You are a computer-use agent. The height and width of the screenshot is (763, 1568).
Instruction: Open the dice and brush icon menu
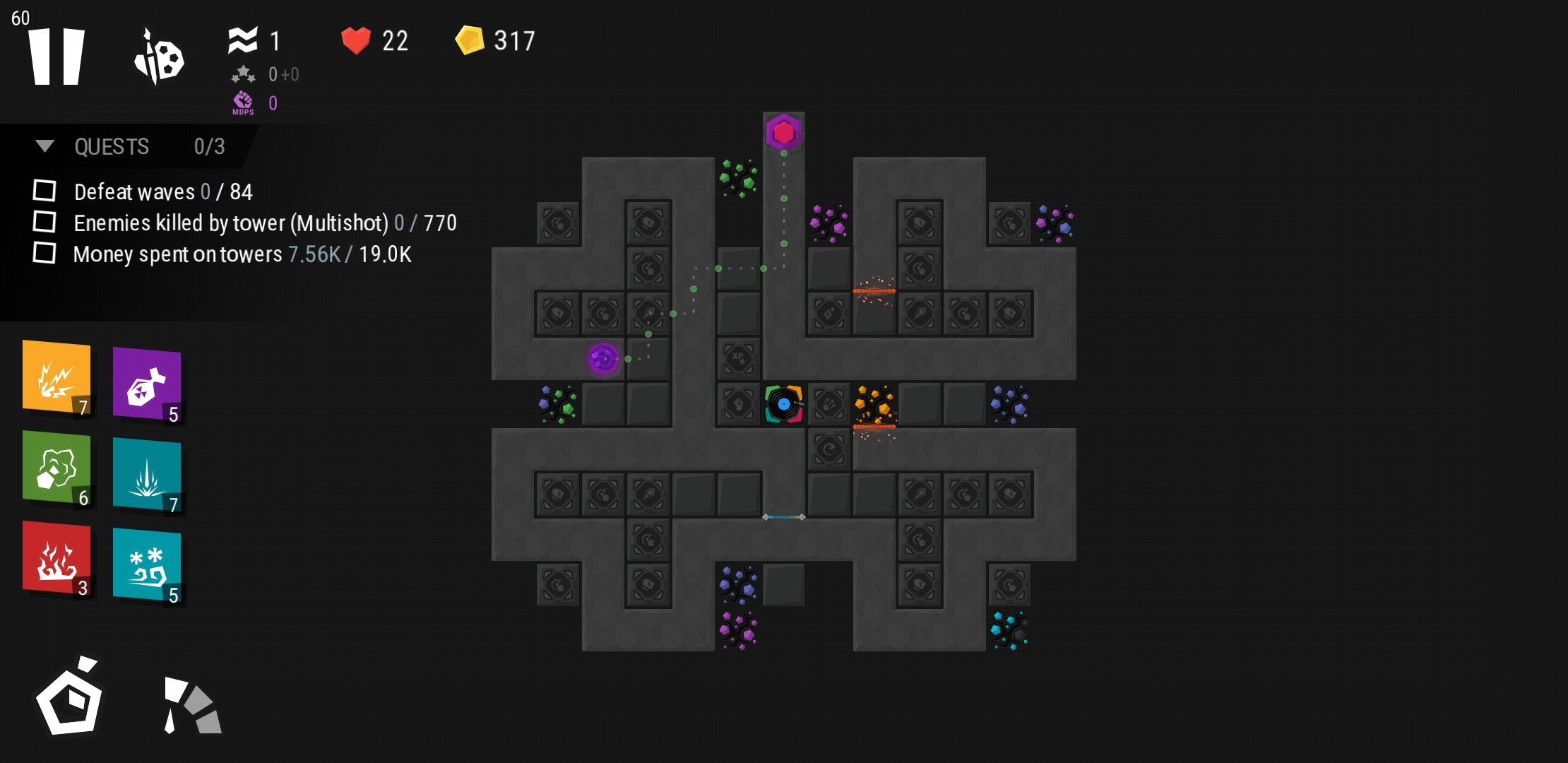pyautogui.click(x=160, y=58)
